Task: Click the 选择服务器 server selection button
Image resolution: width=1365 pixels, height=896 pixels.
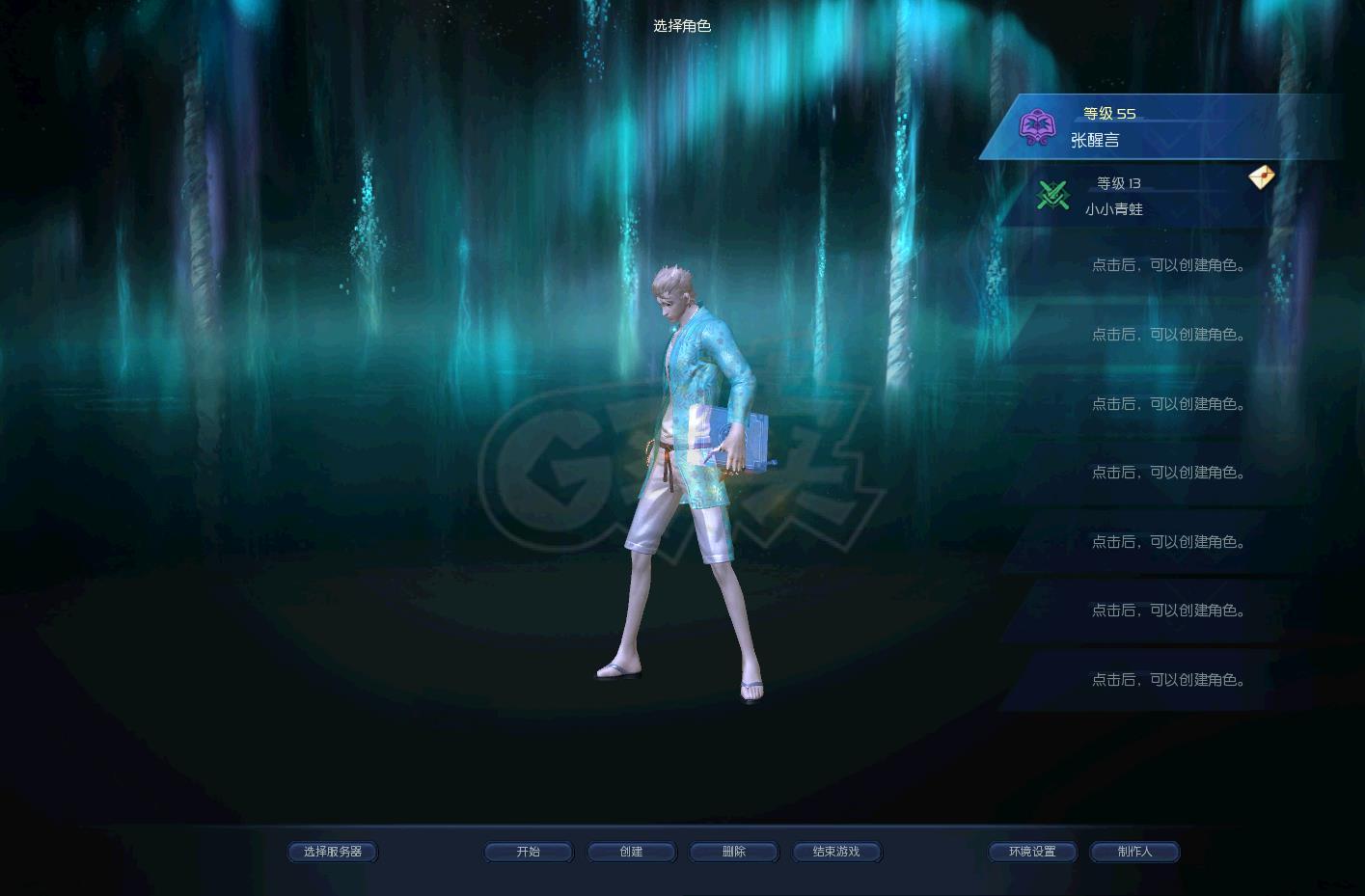Action: click(x=332, y=852)
